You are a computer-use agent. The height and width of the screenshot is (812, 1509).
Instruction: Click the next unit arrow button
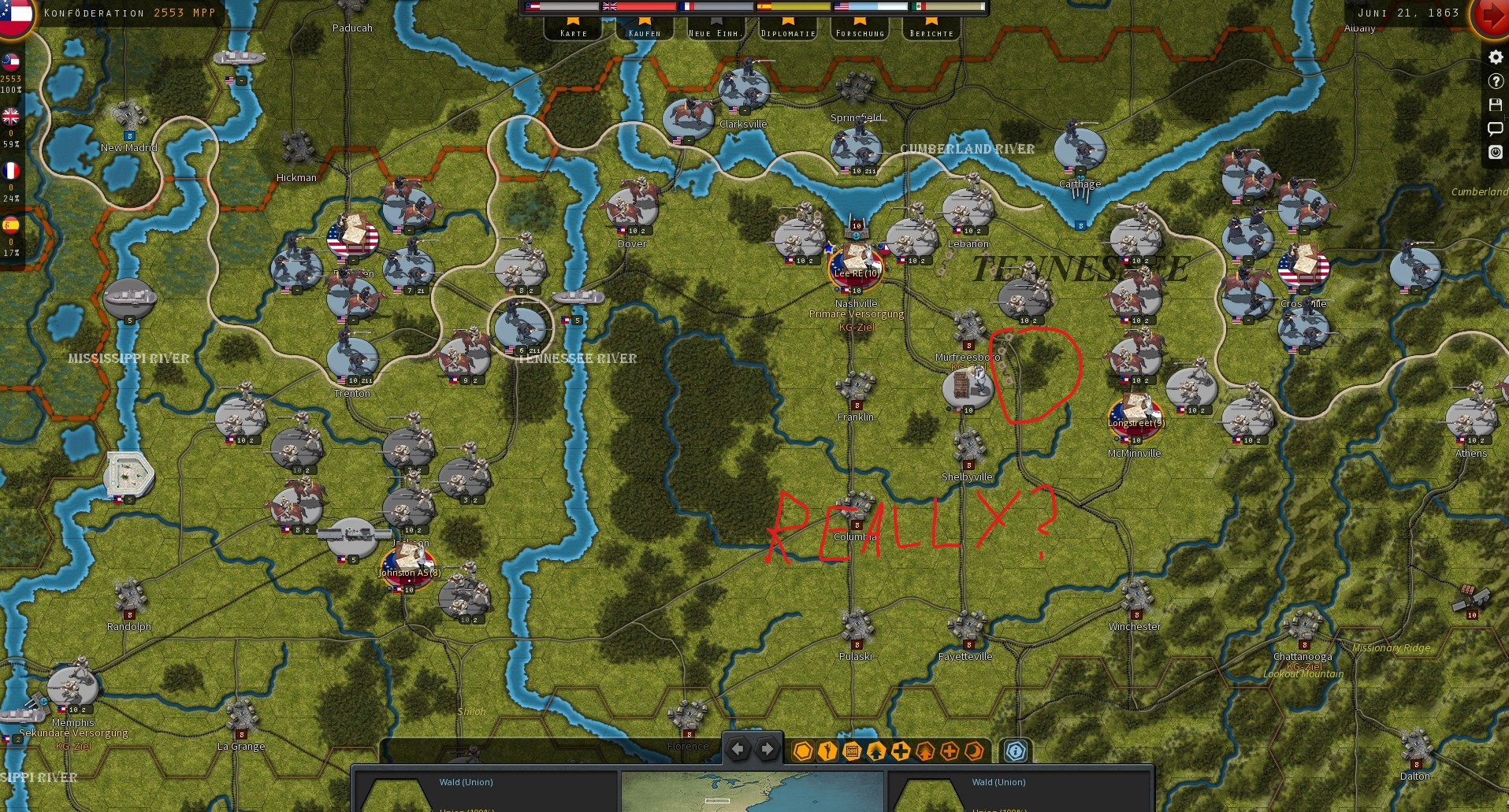click(x=767, y=750)
